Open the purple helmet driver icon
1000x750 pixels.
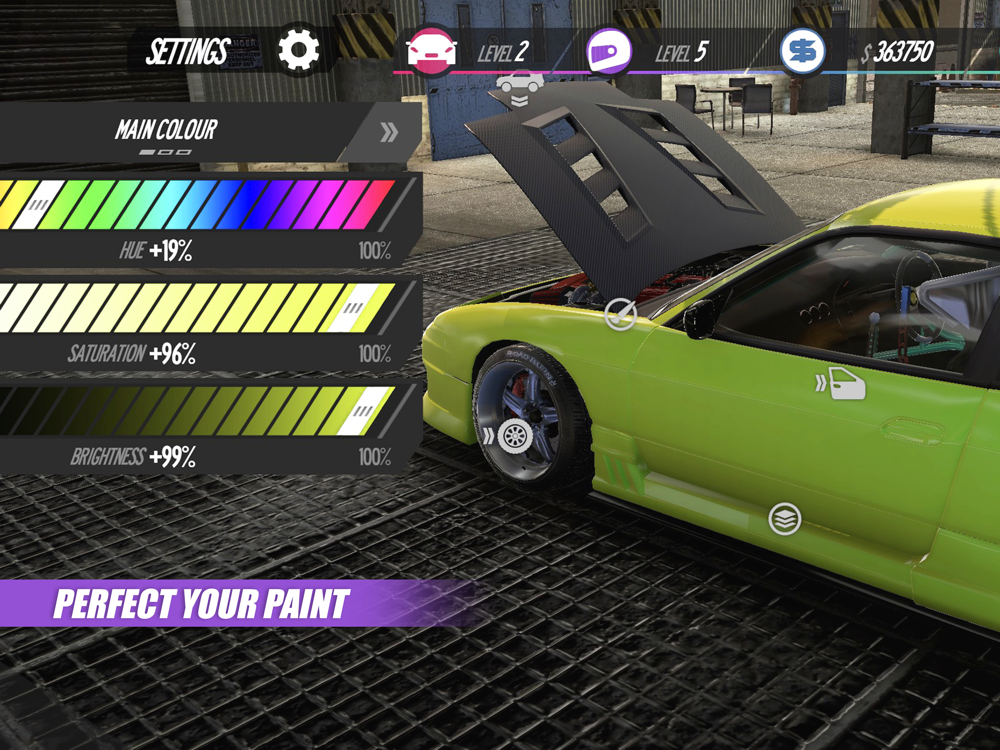[x=603, y=51]
